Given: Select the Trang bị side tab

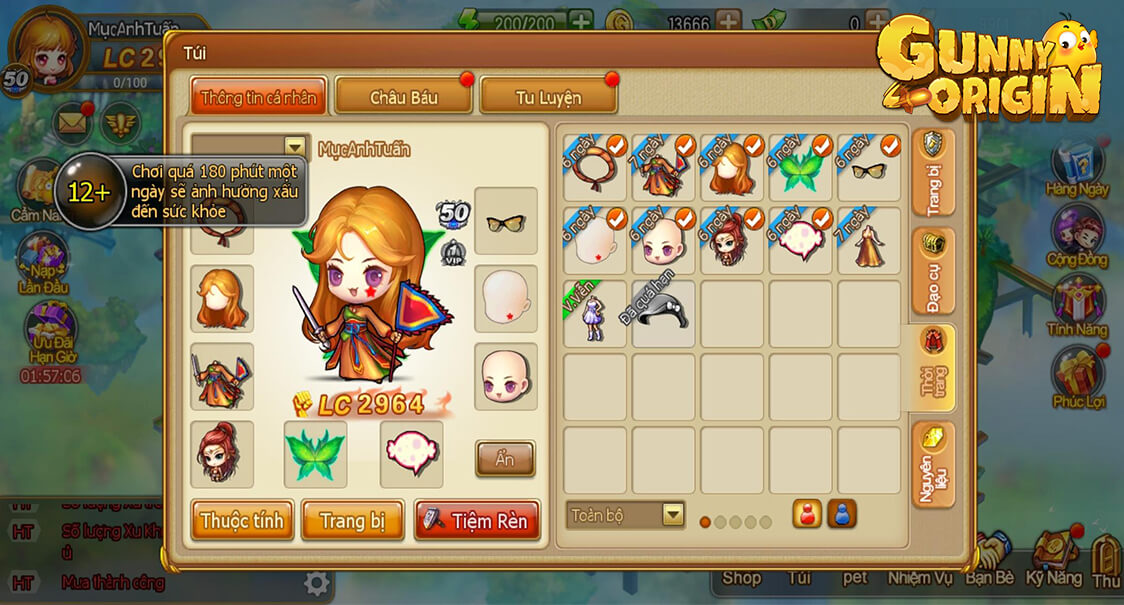Looking at the screenshot, I should pos(933,173).
